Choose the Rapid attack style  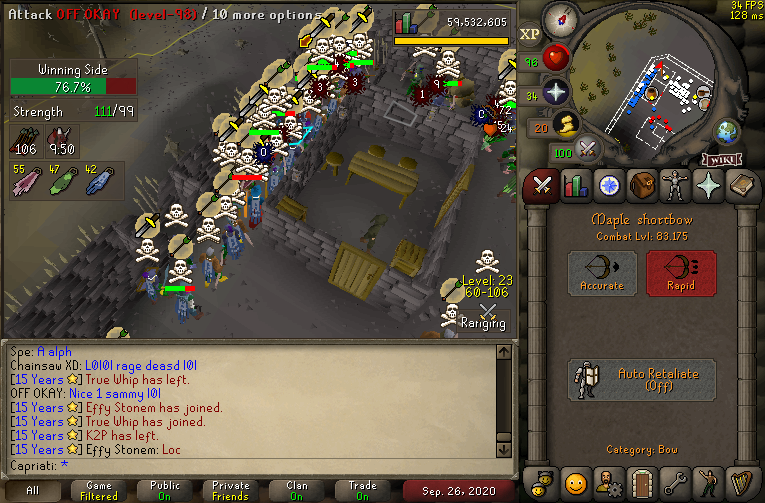point(681,273)
